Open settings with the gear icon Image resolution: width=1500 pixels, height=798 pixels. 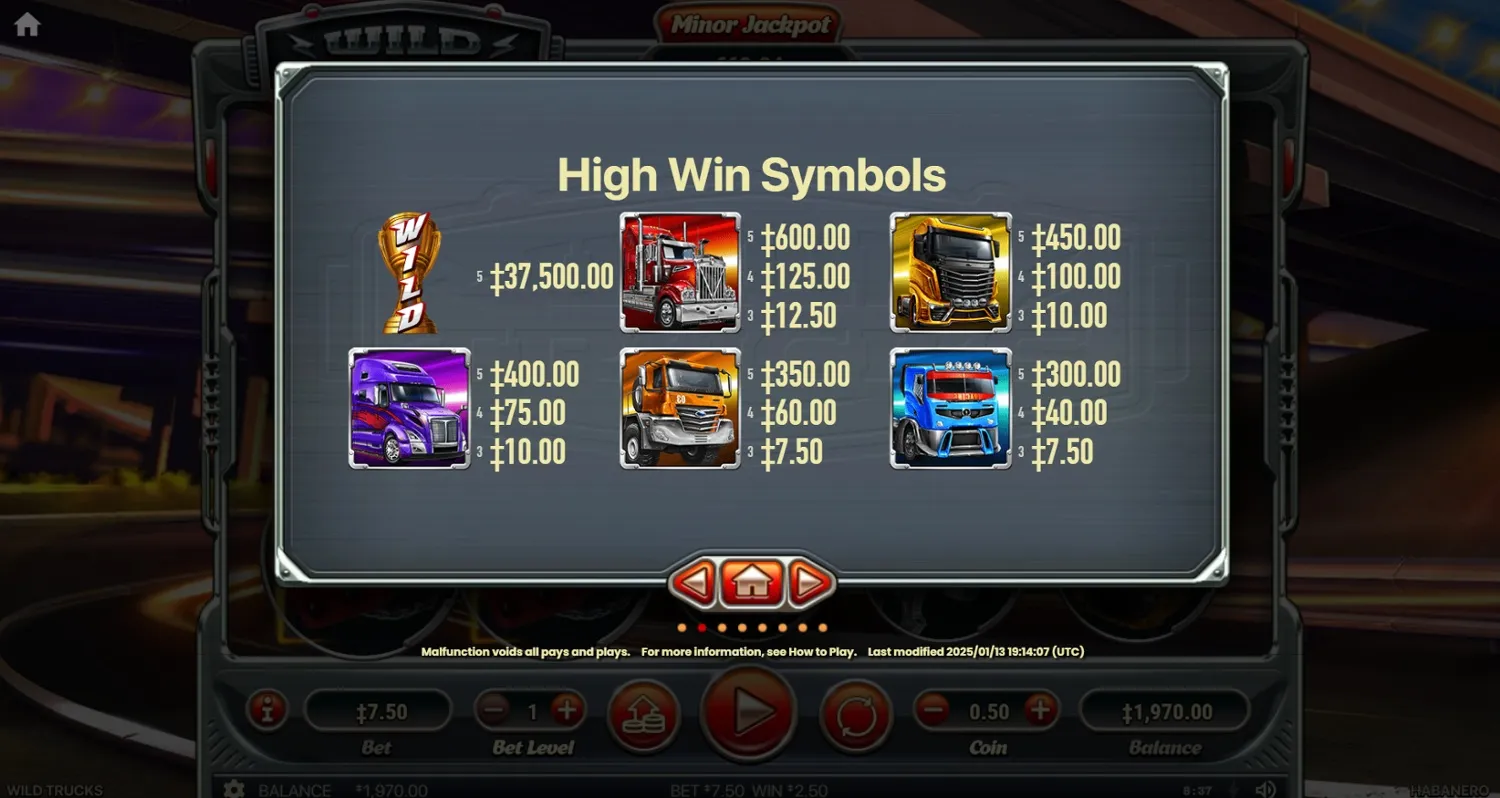click(233, 789)
